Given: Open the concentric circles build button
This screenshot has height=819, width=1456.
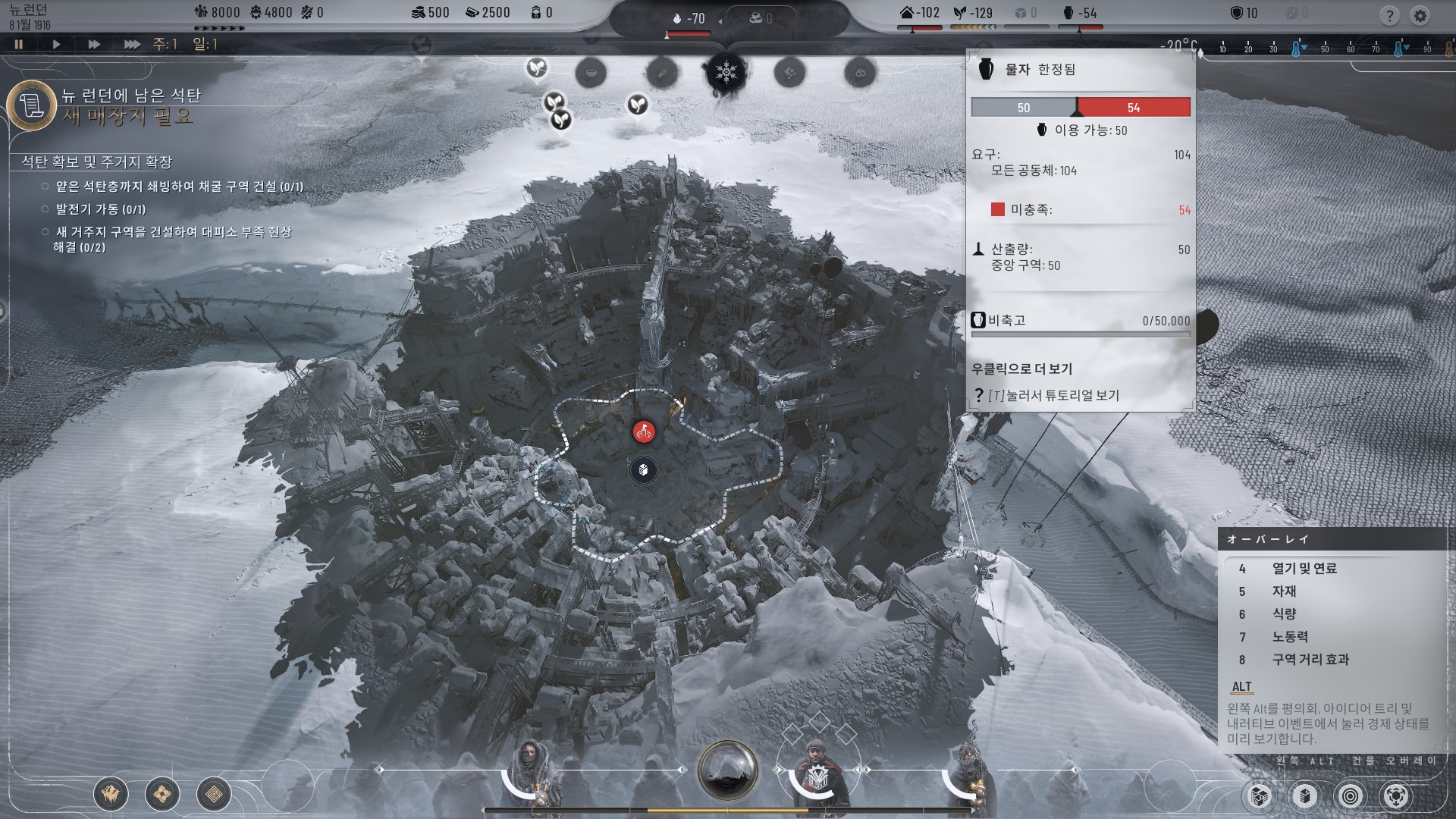Looking at the screenshot, I should [1350, 796].
